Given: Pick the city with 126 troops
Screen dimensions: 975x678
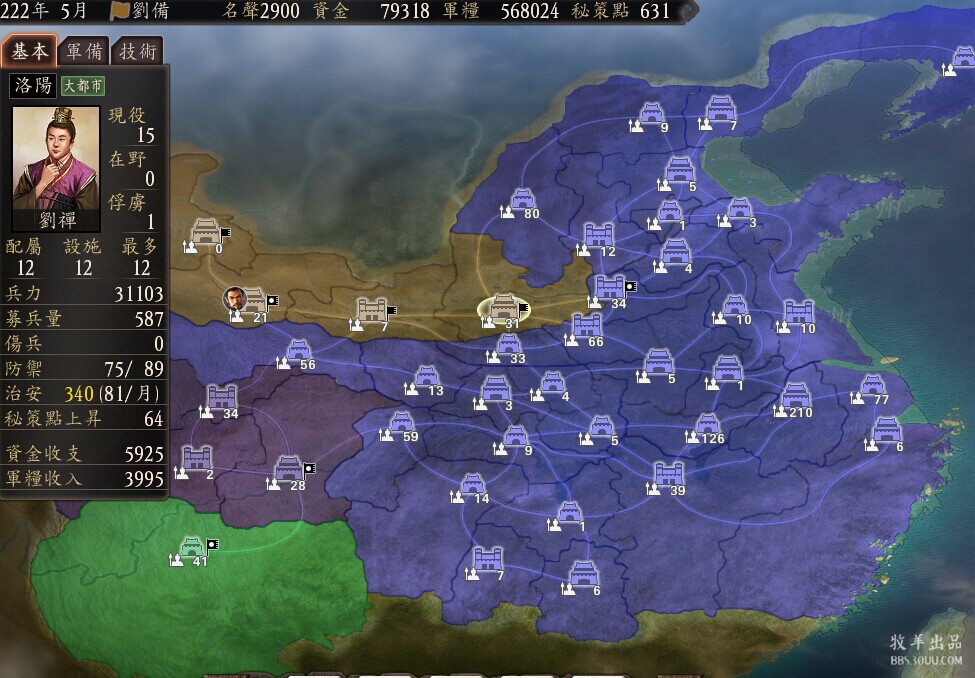Looking at the screenshot, I should pyautogui.click(x=708, y=426).
